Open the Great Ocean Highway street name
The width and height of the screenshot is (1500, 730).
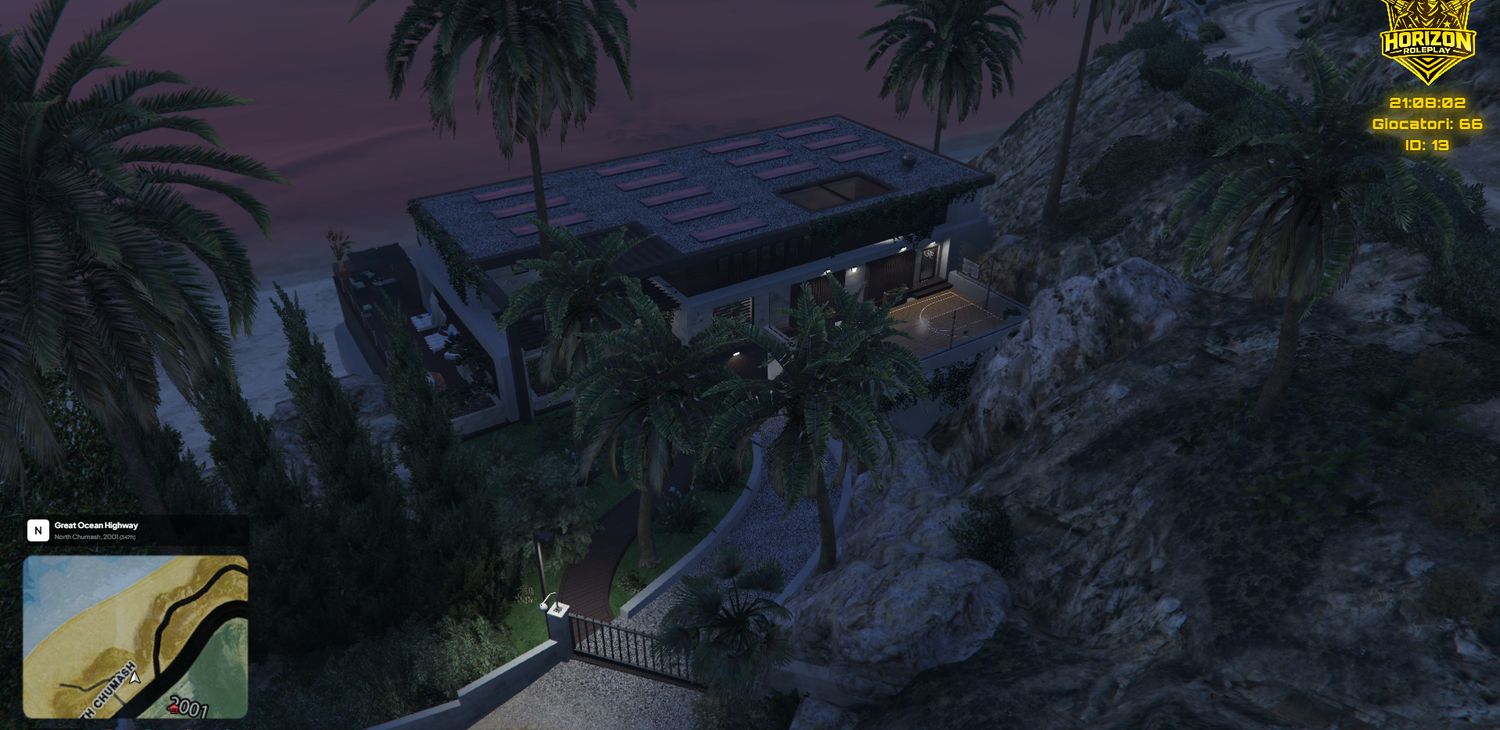[x=95, y=524]
